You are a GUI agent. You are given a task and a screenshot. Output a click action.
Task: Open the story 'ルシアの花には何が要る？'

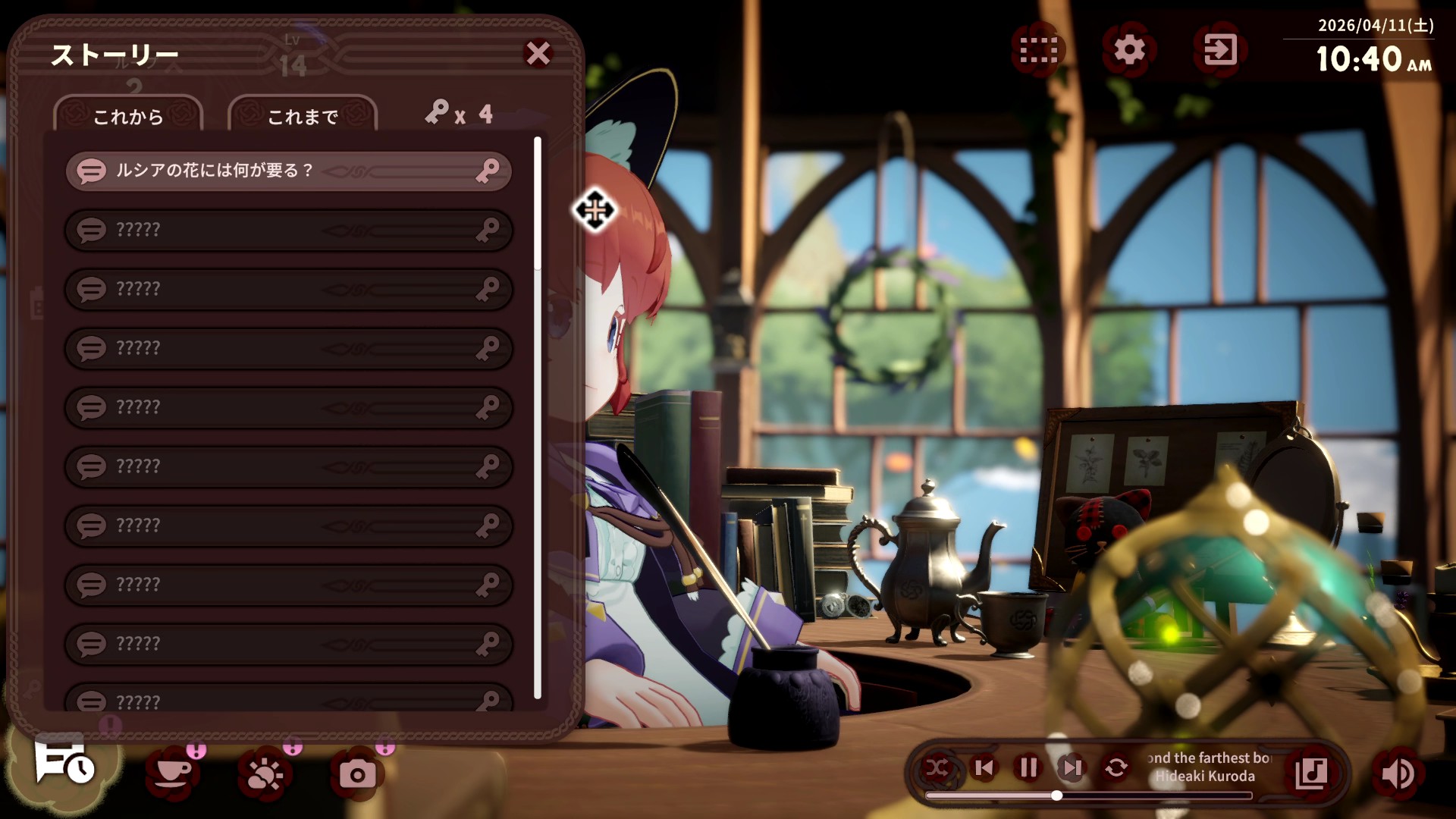coord(288,172)
